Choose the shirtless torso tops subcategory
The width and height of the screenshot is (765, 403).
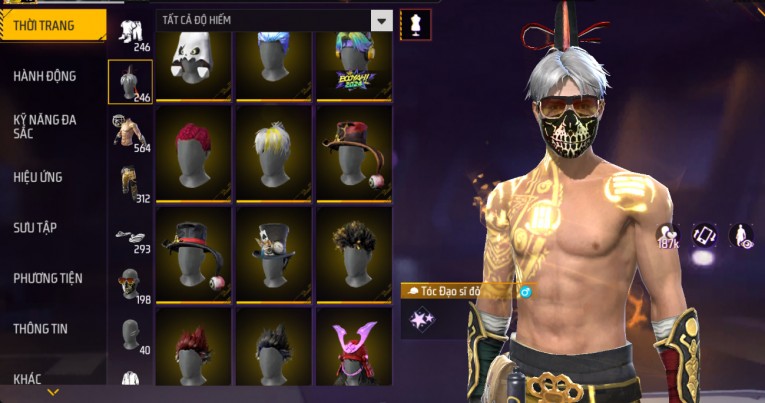pos(129,131)
